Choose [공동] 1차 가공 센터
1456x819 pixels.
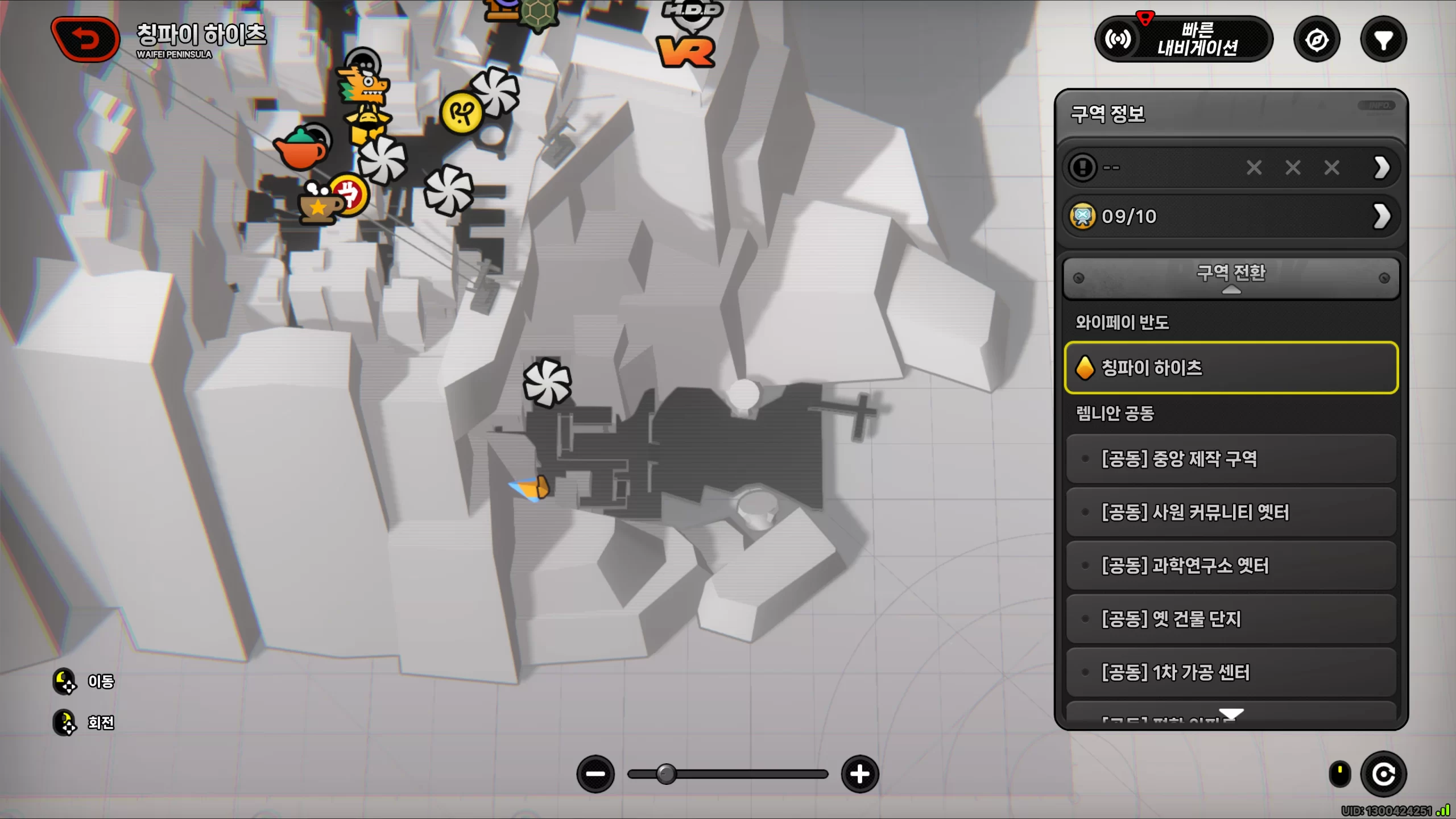click(x=1231, y=672)
